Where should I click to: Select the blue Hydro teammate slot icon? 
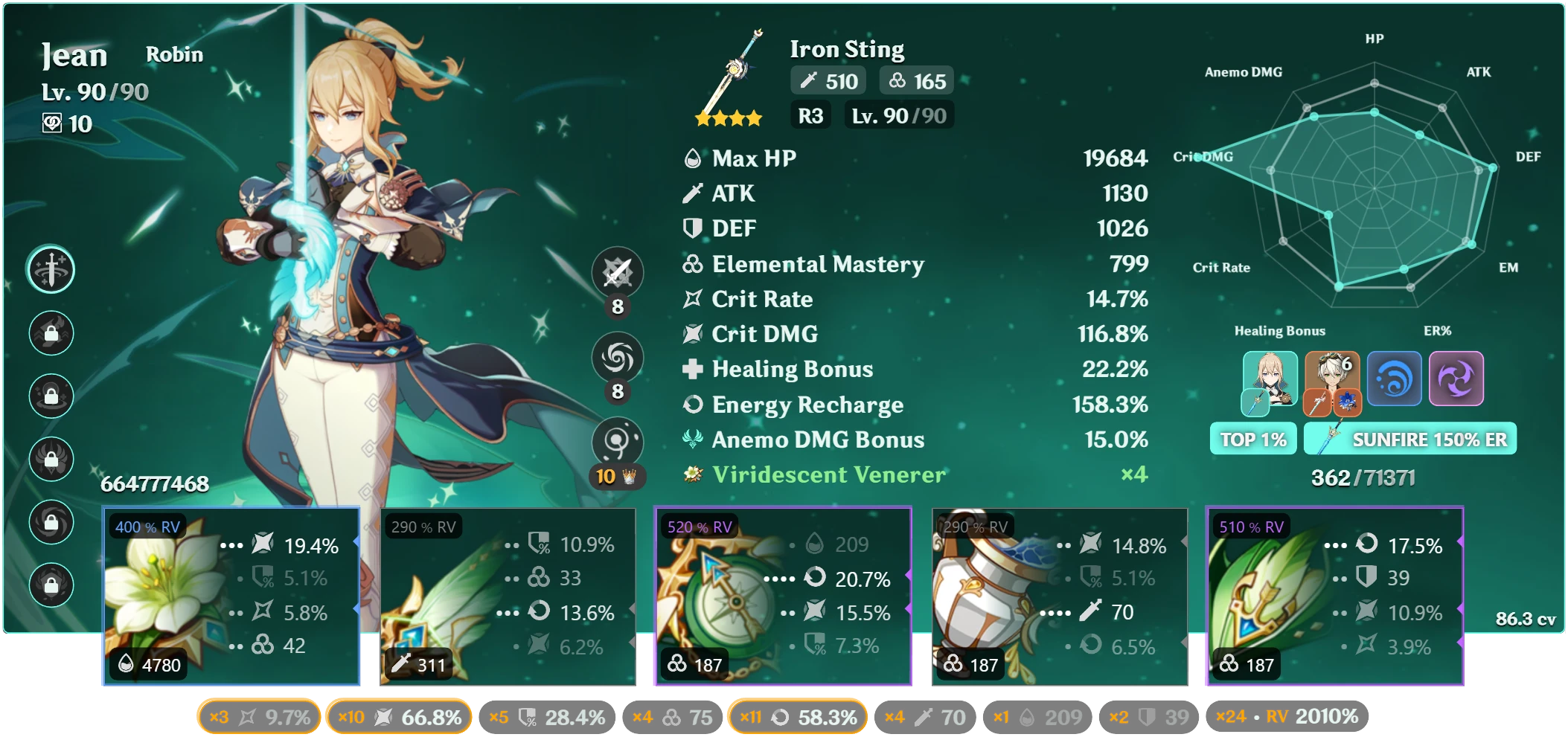tap(1393, 379)
